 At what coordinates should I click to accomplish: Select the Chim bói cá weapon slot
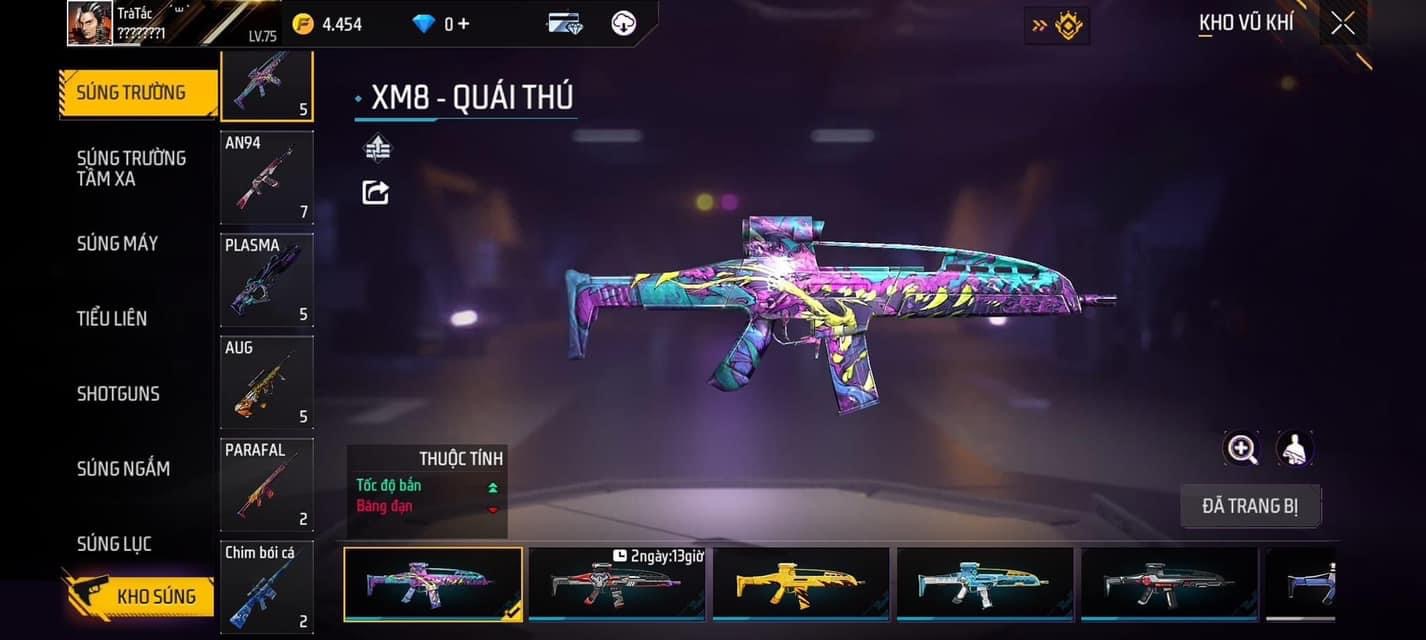[x=266, y=588]
